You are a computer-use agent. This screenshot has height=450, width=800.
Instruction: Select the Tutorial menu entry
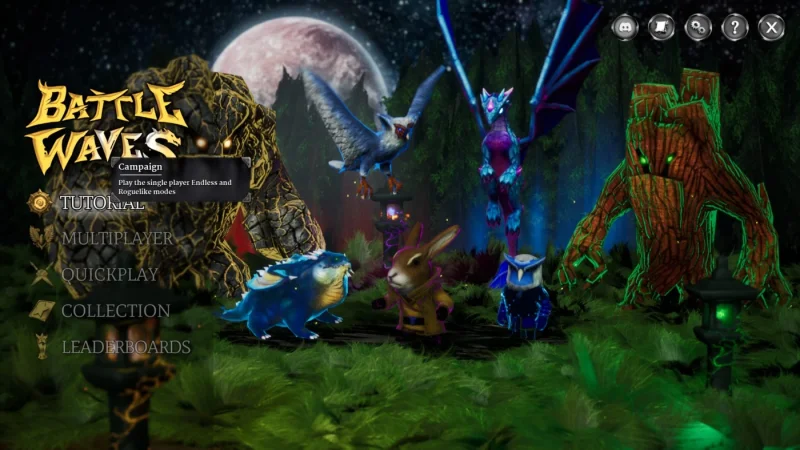click(x=102, y=203)
